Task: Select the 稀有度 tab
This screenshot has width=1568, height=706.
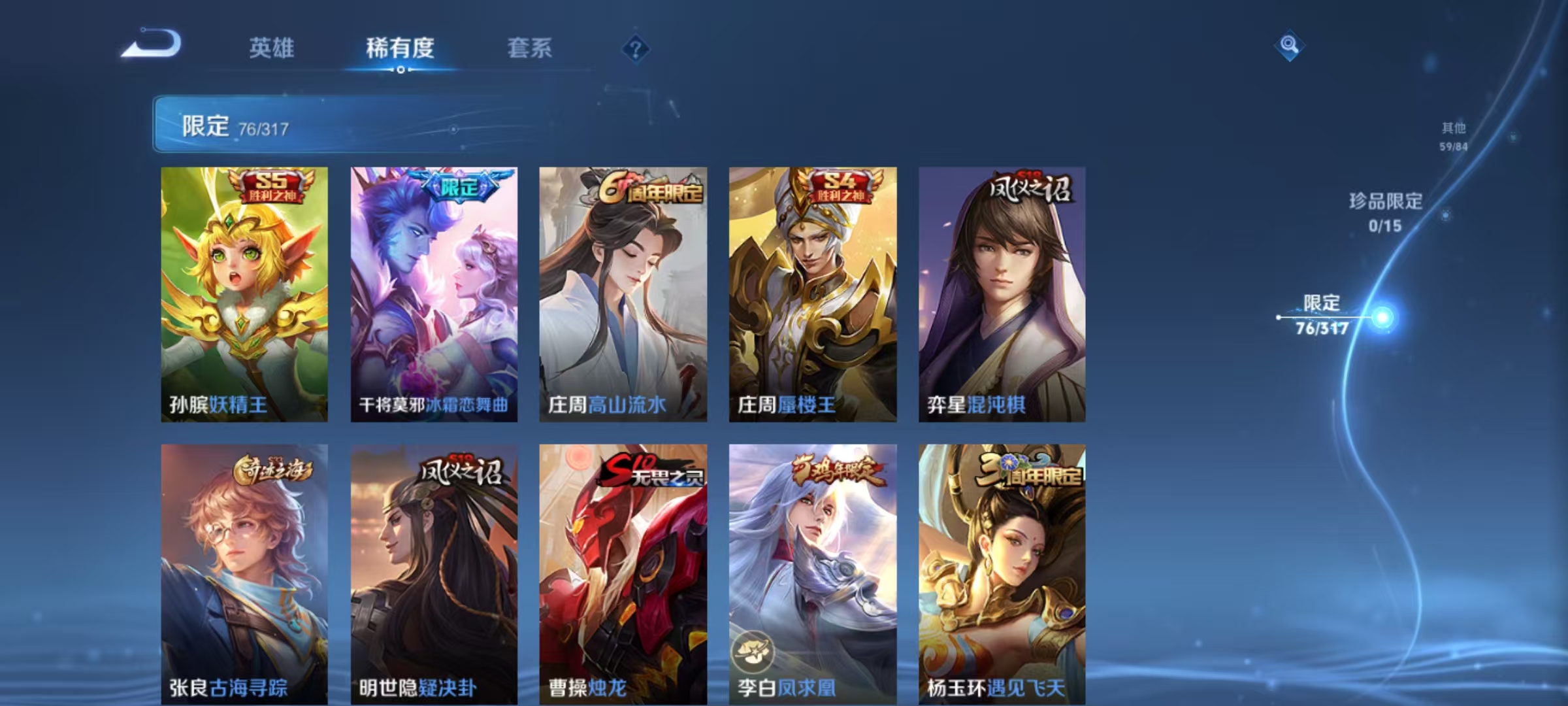Action: [400, 48]
